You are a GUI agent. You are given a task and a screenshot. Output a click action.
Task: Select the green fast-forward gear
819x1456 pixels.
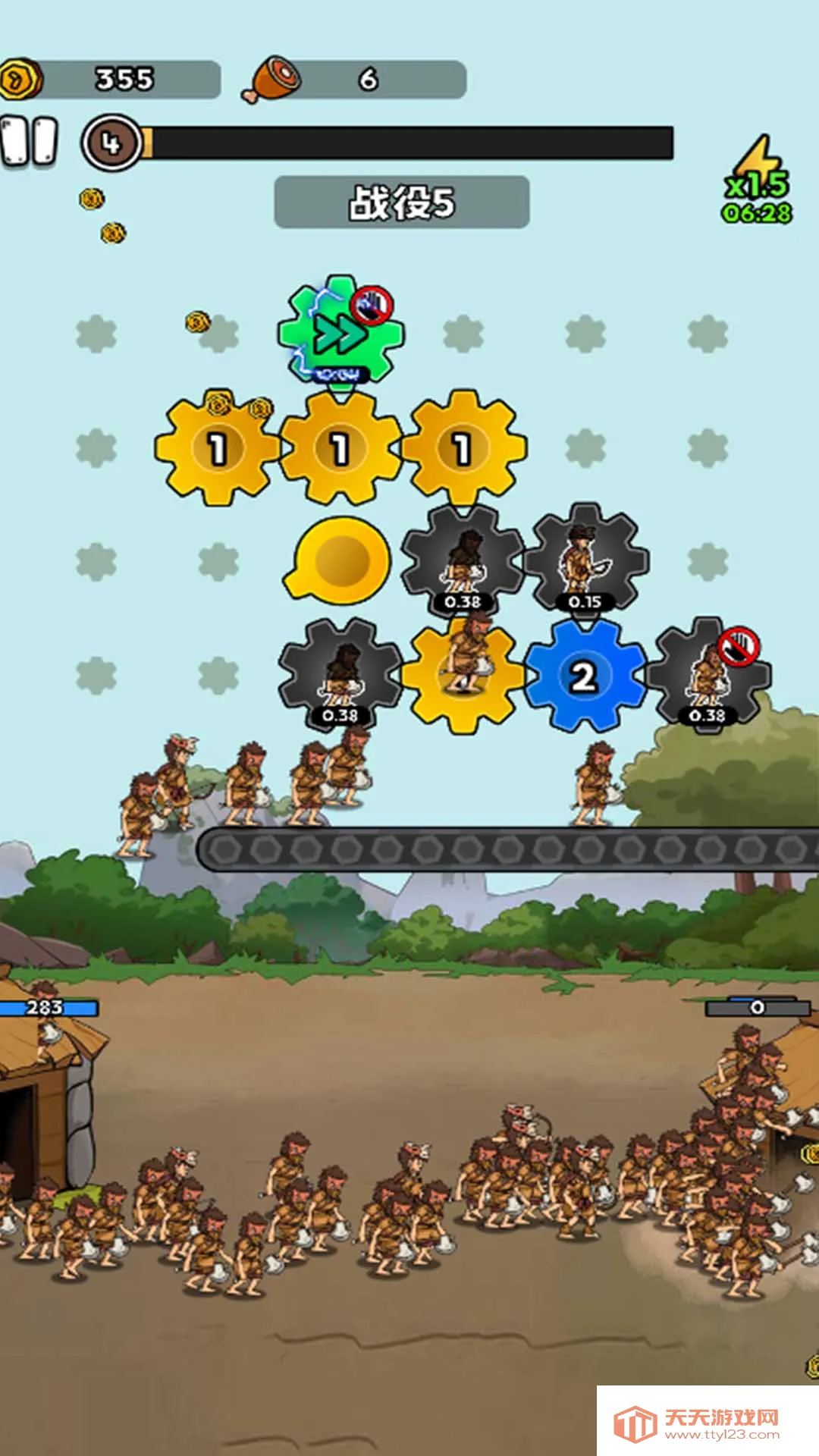click(x=340, y=332)
